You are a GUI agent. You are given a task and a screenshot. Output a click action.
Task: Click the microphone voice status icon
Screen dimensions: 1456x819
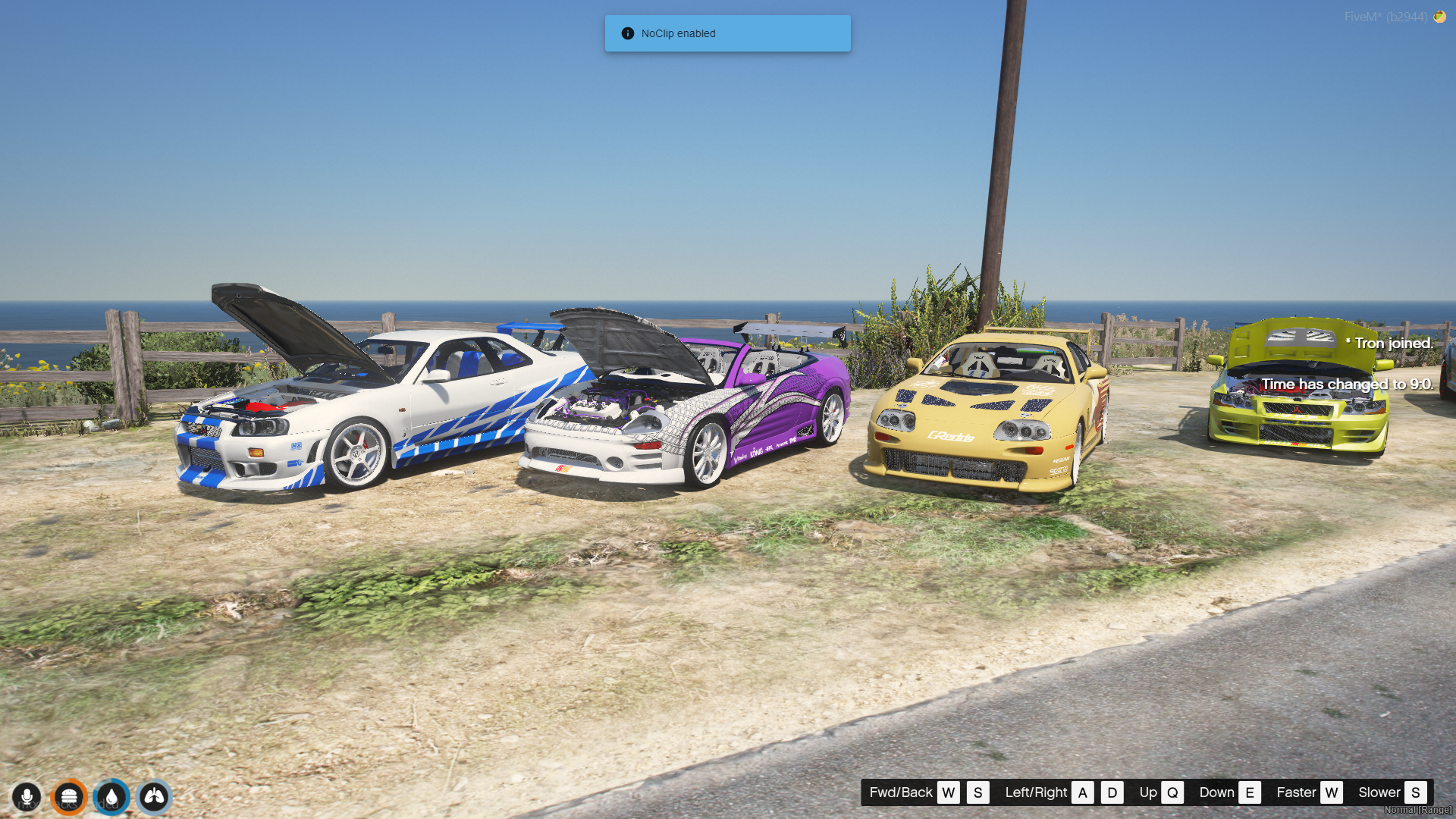pos(27,797)
